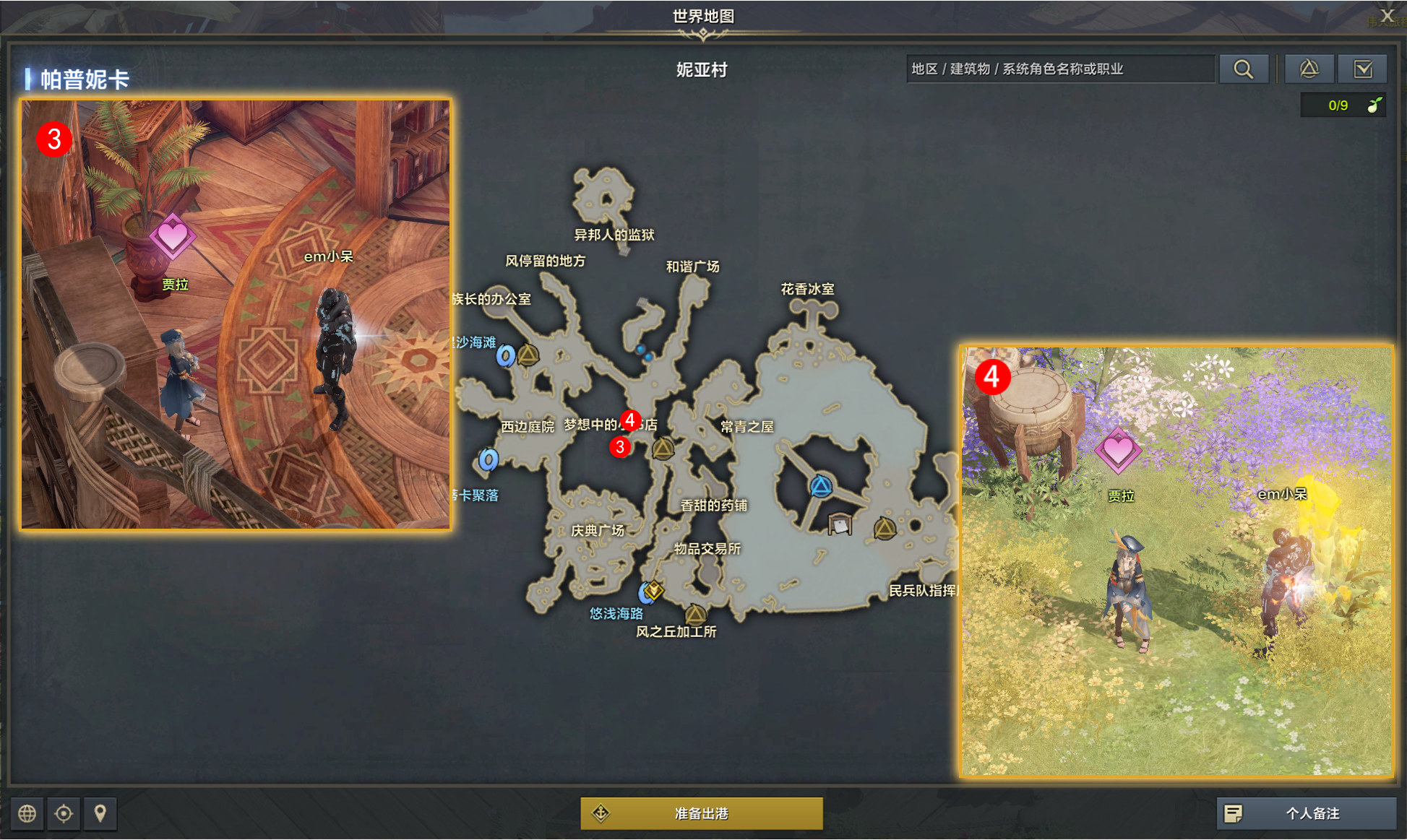Close the world map window

pyautogui.click(x=1387, y=15)
